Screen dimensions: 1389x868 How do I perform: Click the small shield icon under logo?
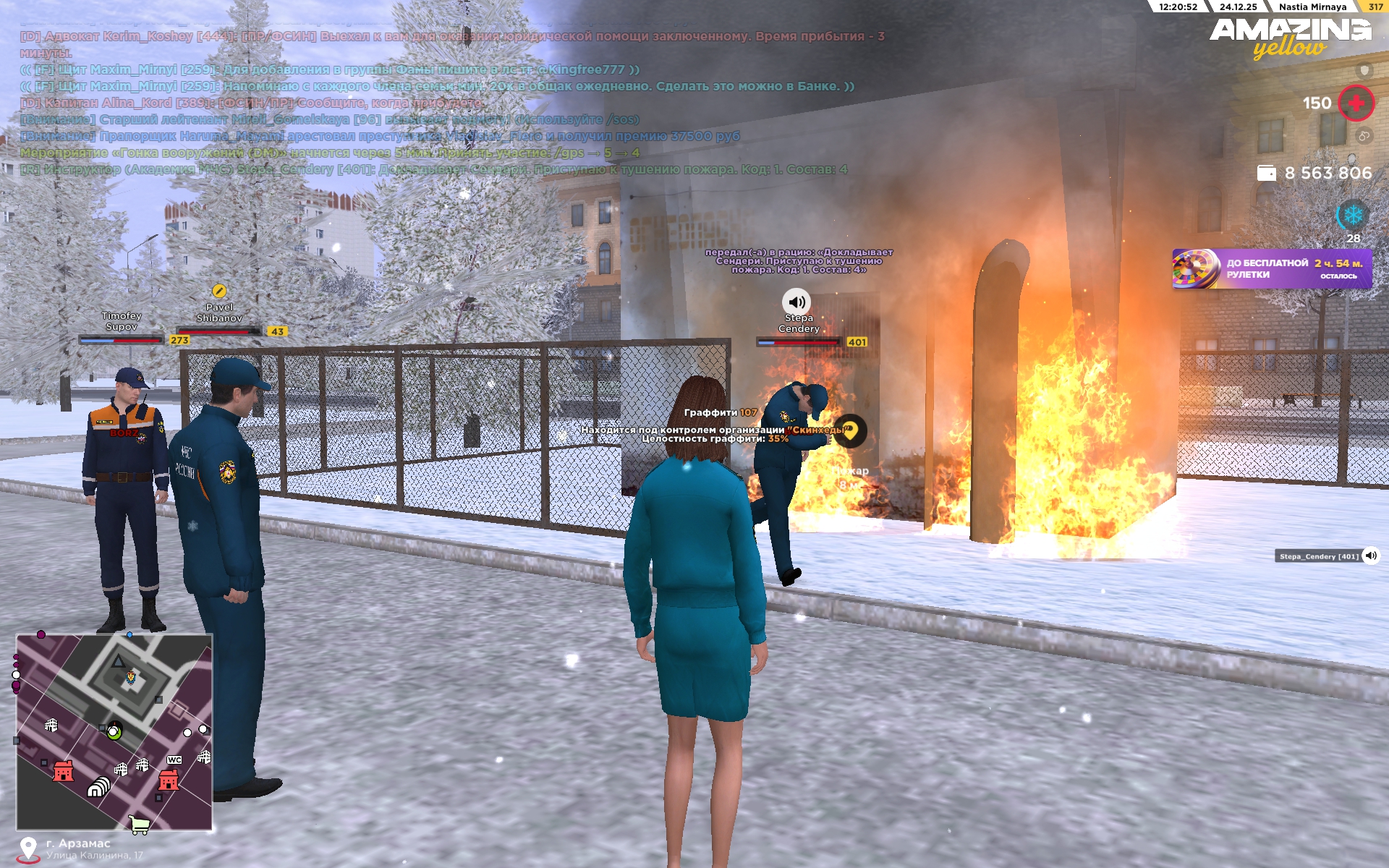(x=1364, y=70)
